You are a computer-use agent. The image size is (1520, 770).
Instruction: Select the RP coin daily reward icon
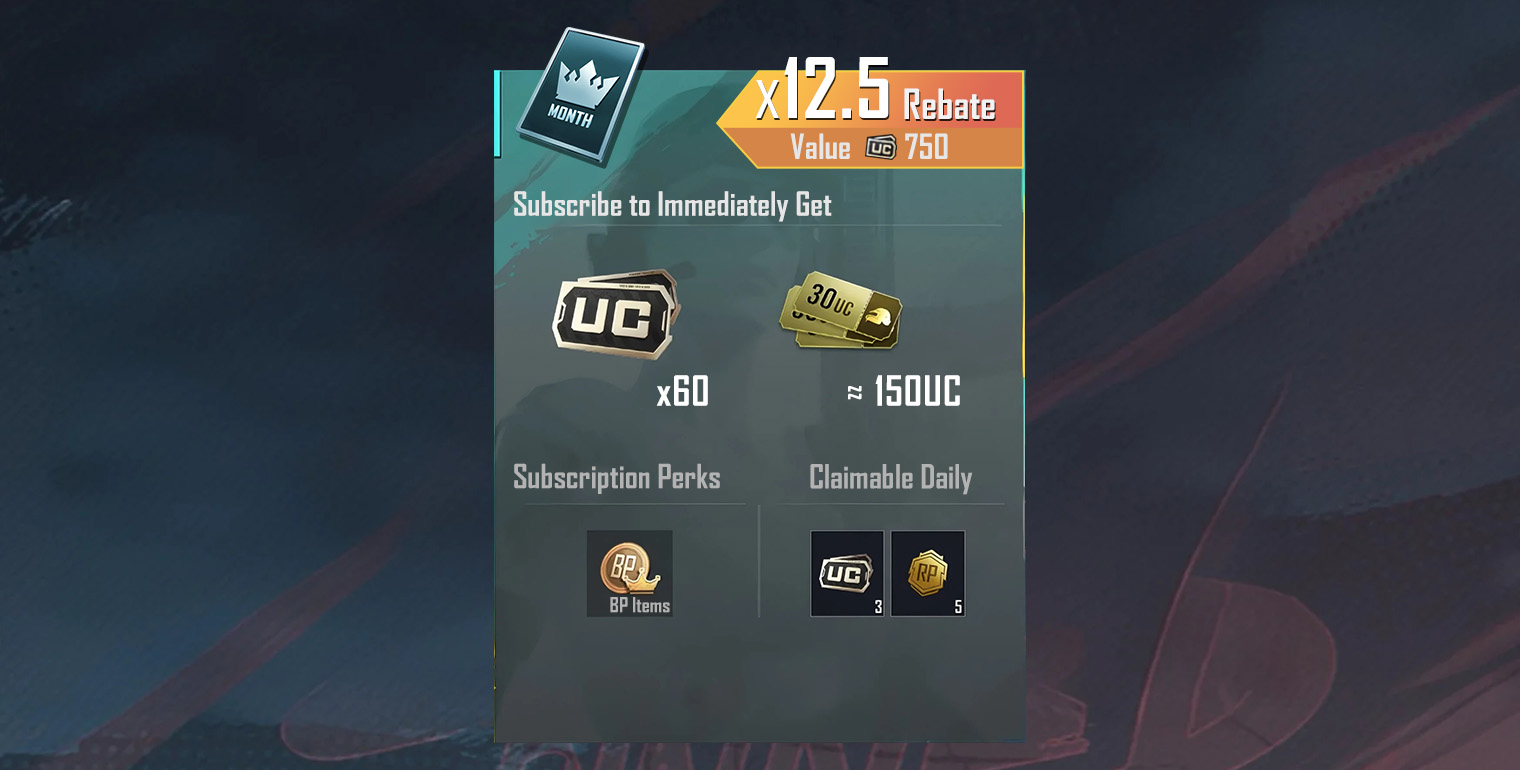tap(927, 572)
